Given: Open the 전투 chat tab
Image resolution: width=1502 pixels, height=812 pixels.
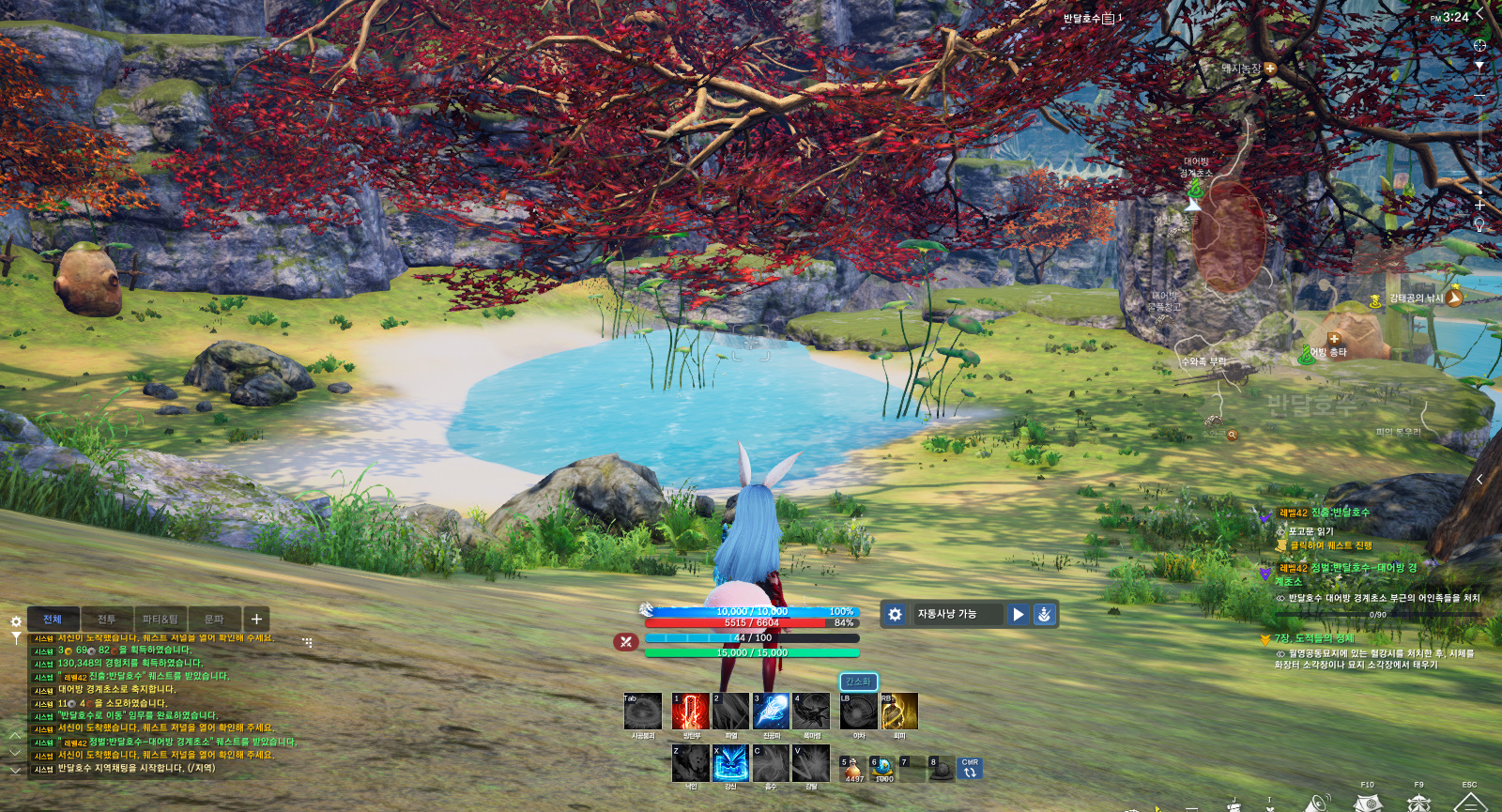Looking at the screenshot, I should [107, 620].
